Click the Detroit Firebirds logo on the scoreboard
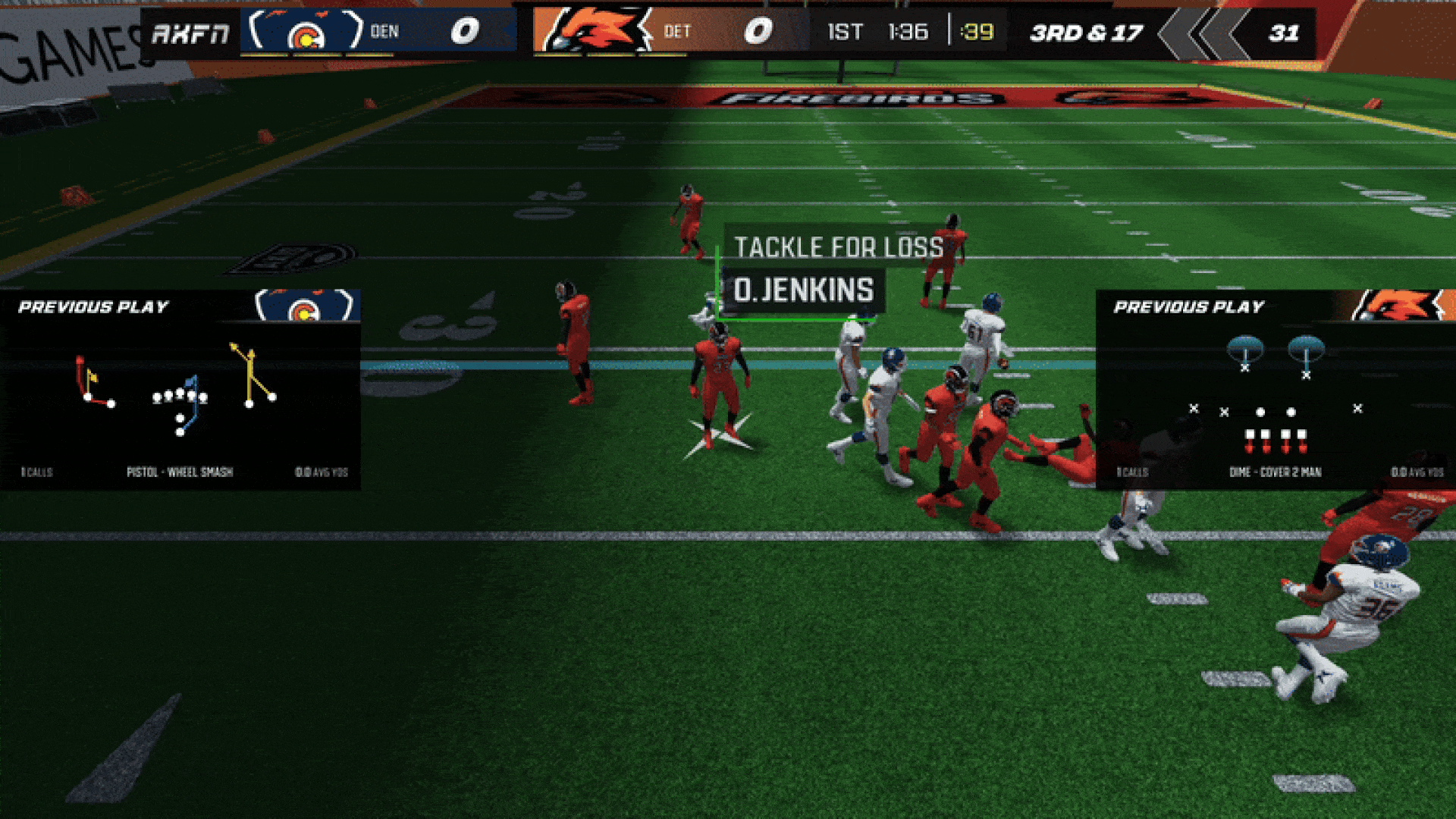The height and width of the screenshot is (819, 1456). 594,32
